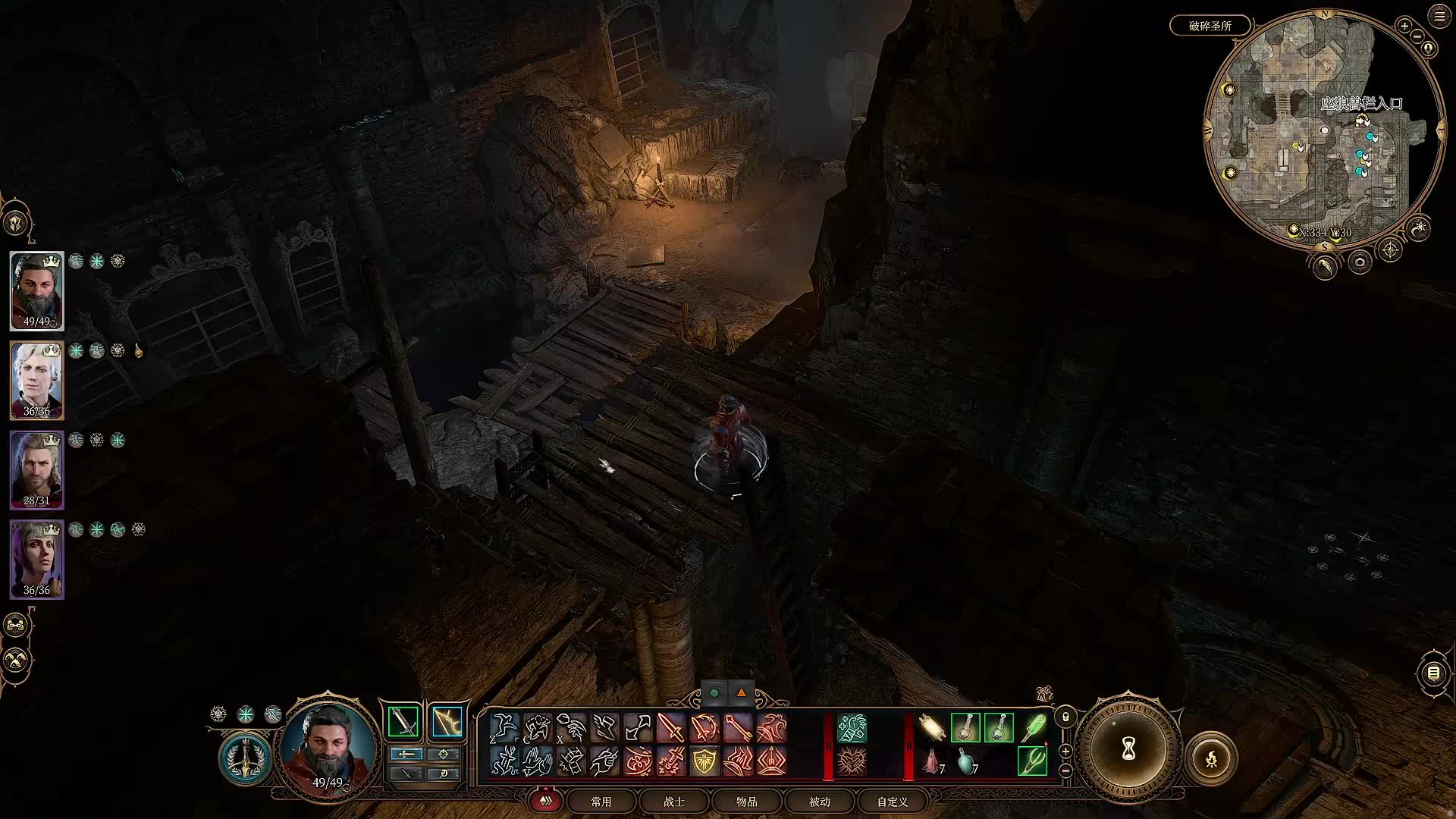Viewport: 1456px width, 819px height.
Task: Select the 被动 hotbar tab
Action: 819,802
